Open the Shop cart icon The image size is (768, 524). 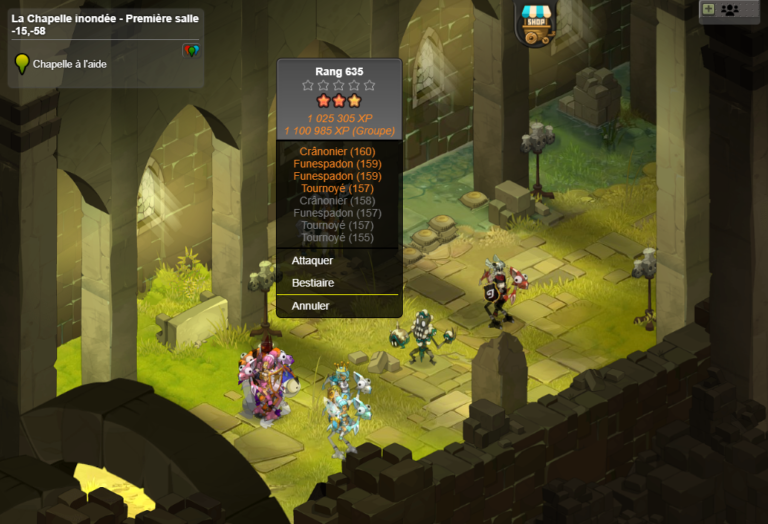(536, 23)
